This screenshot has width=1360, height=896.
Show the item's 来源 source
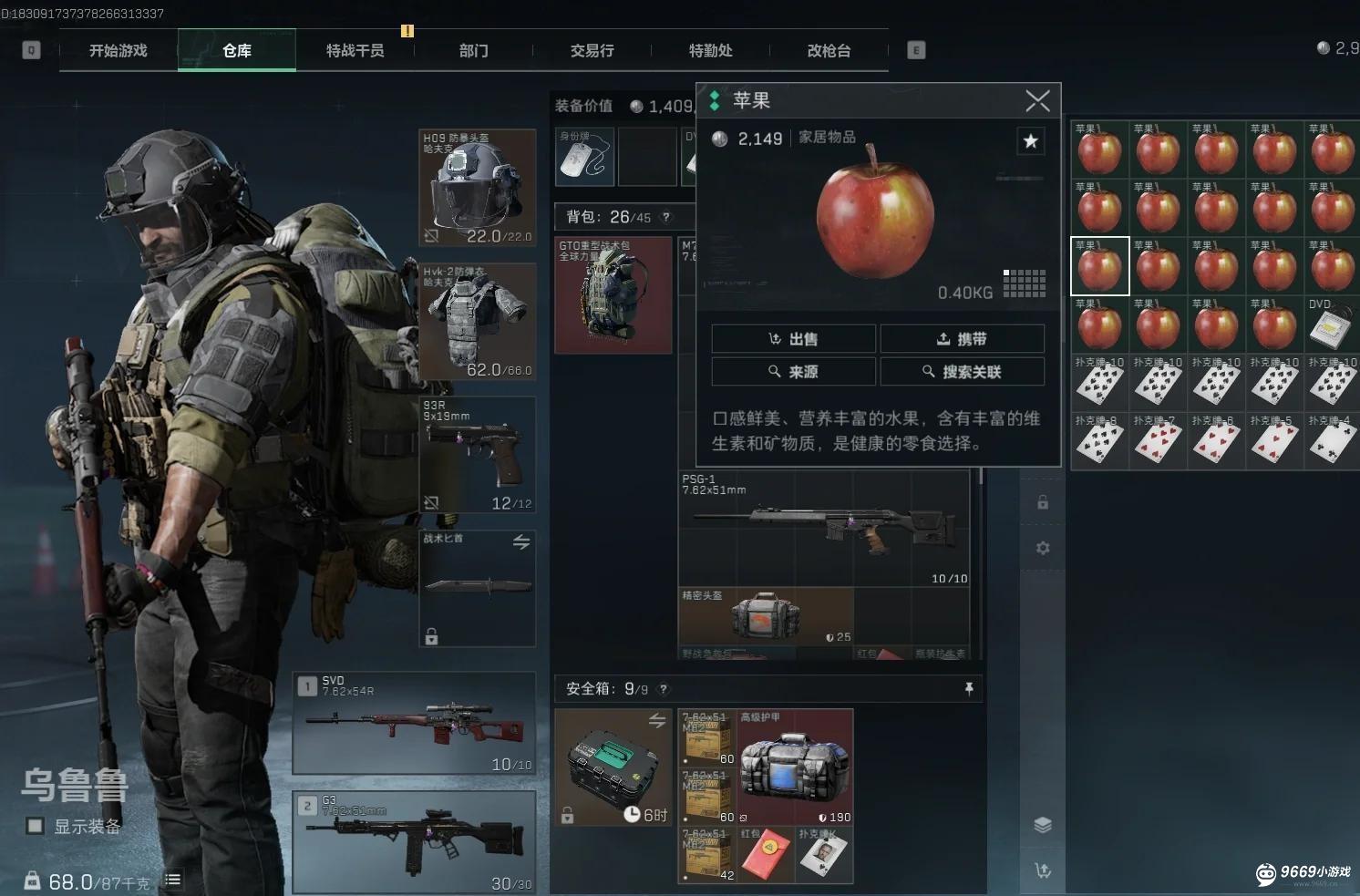pos(793,372)
